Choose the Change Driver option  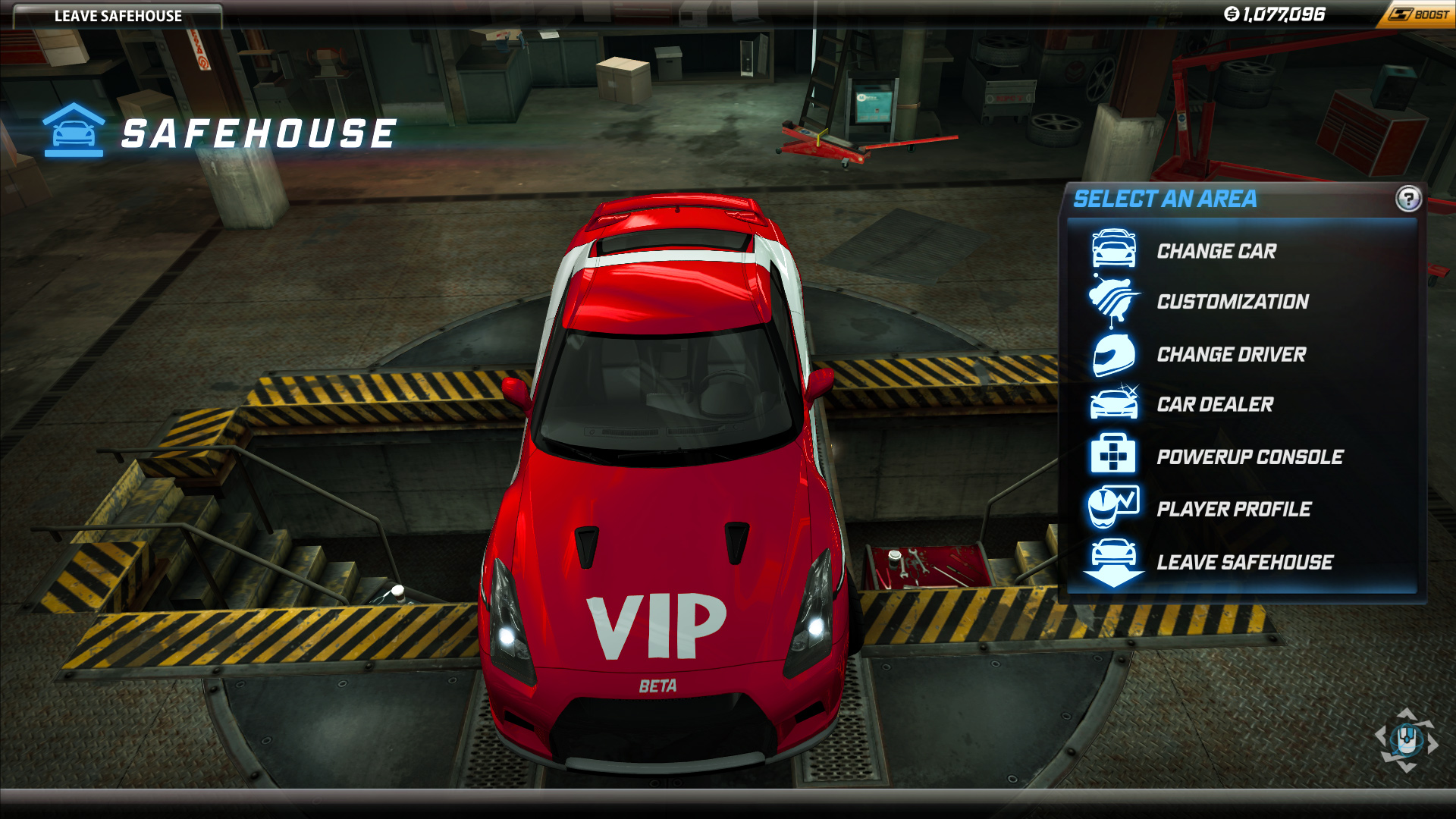(x=1231, y=354)
